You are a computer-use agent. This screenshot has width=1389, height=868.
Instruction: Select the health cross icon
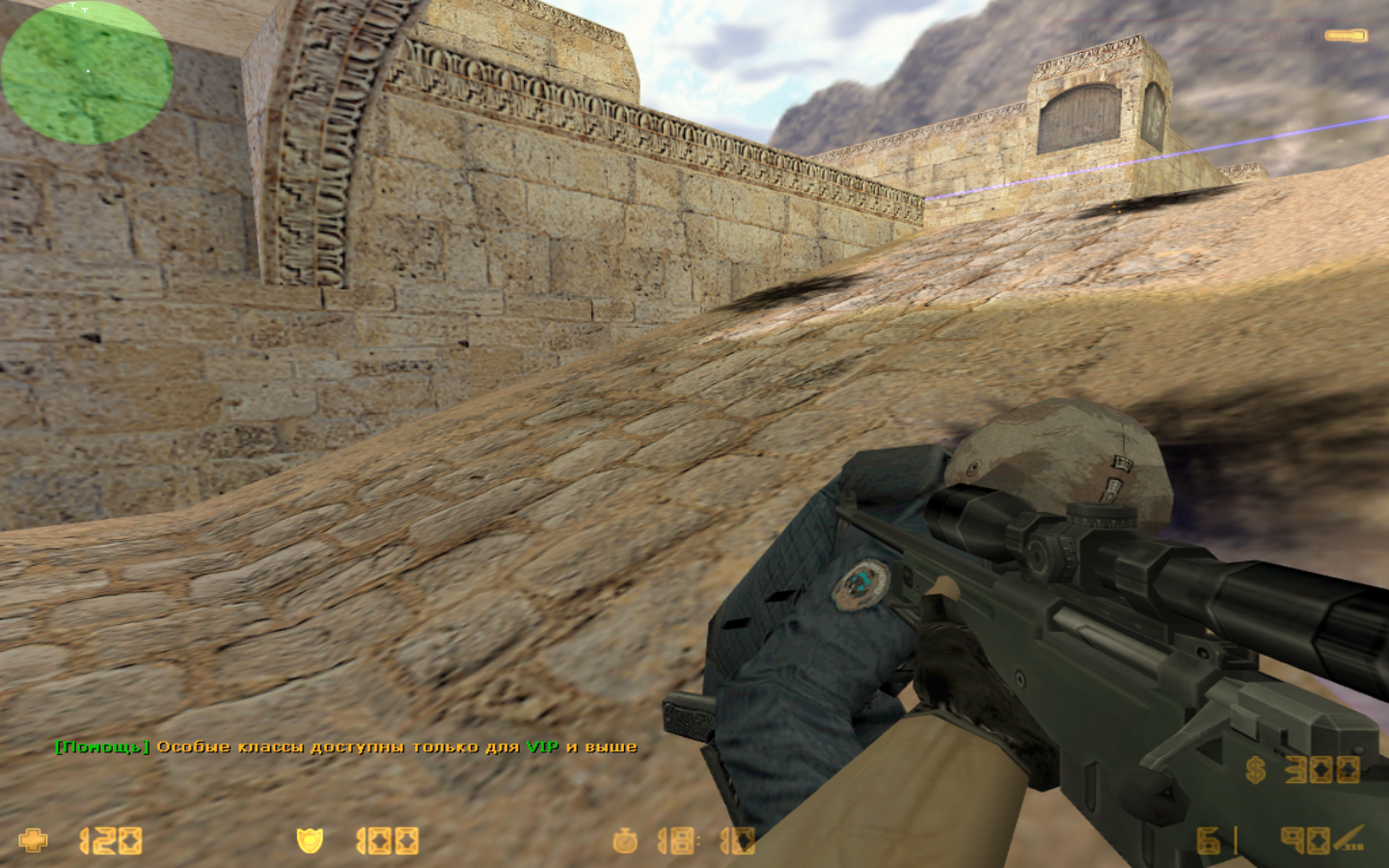coord(33,840)
